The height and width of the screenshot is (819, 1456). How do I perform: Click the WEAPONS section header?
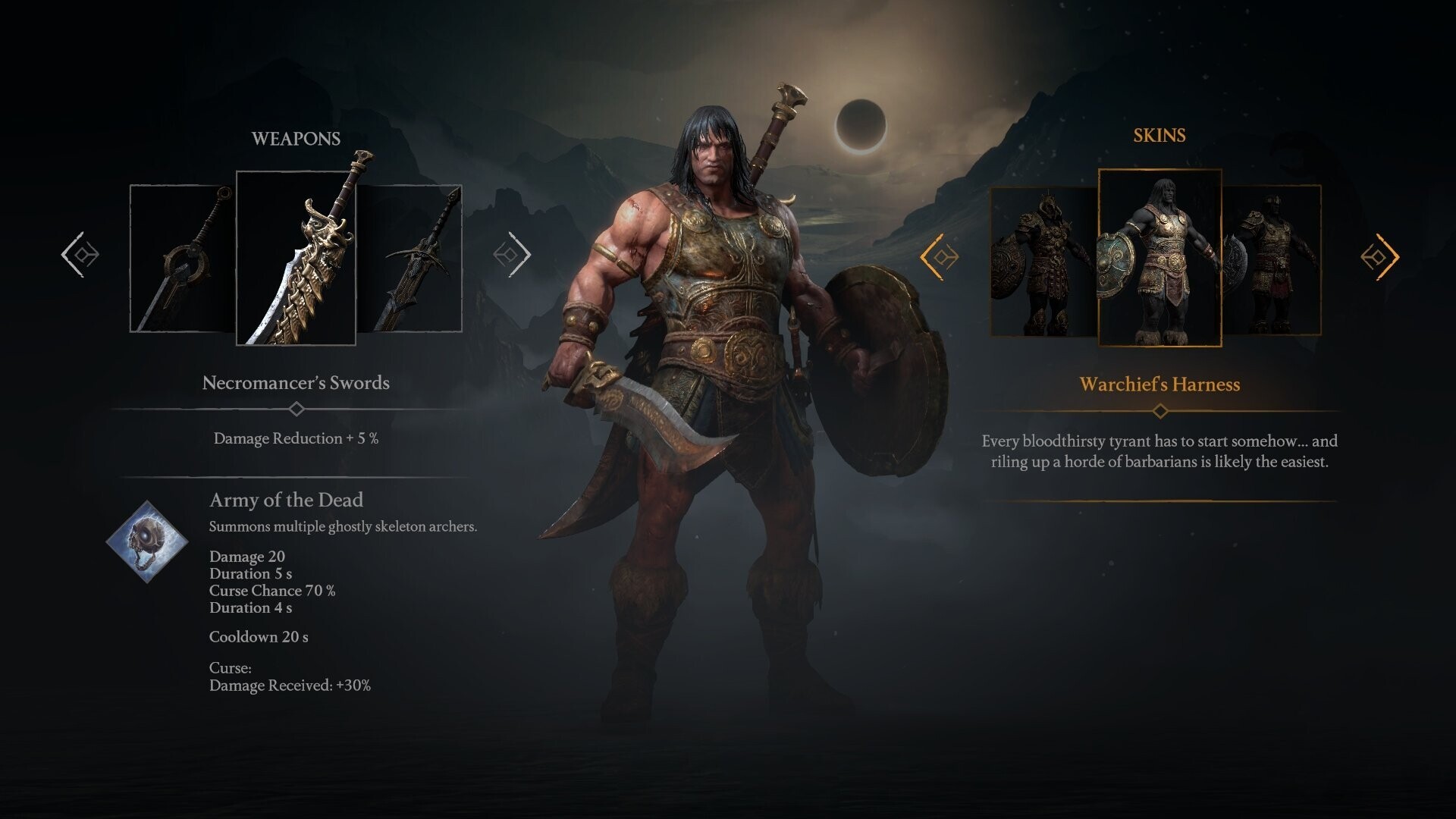296,137
